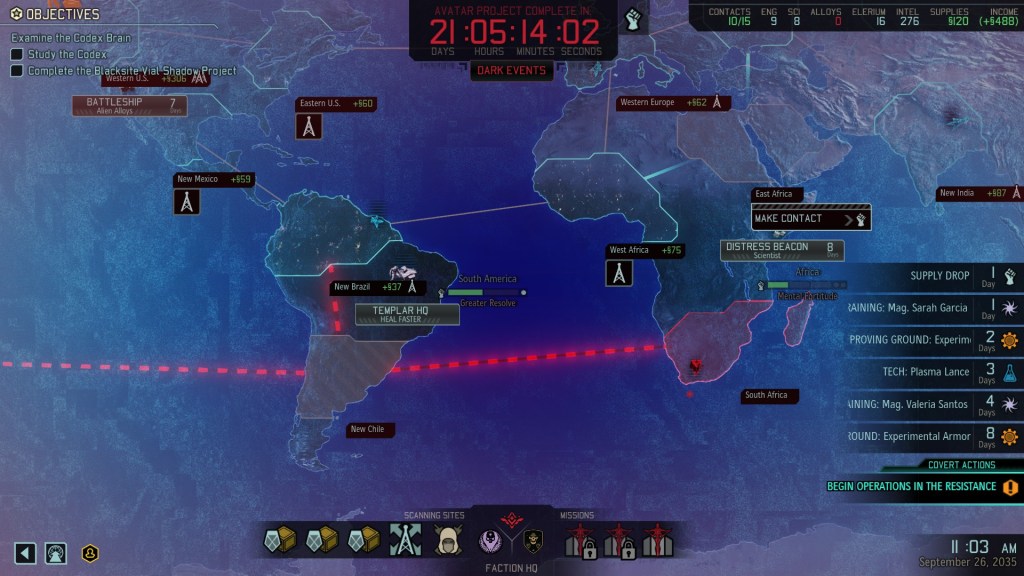This screenshot has width=1024, height=576.
Task: Select the Battleship alien alloys marker
Action: point(129,105)
